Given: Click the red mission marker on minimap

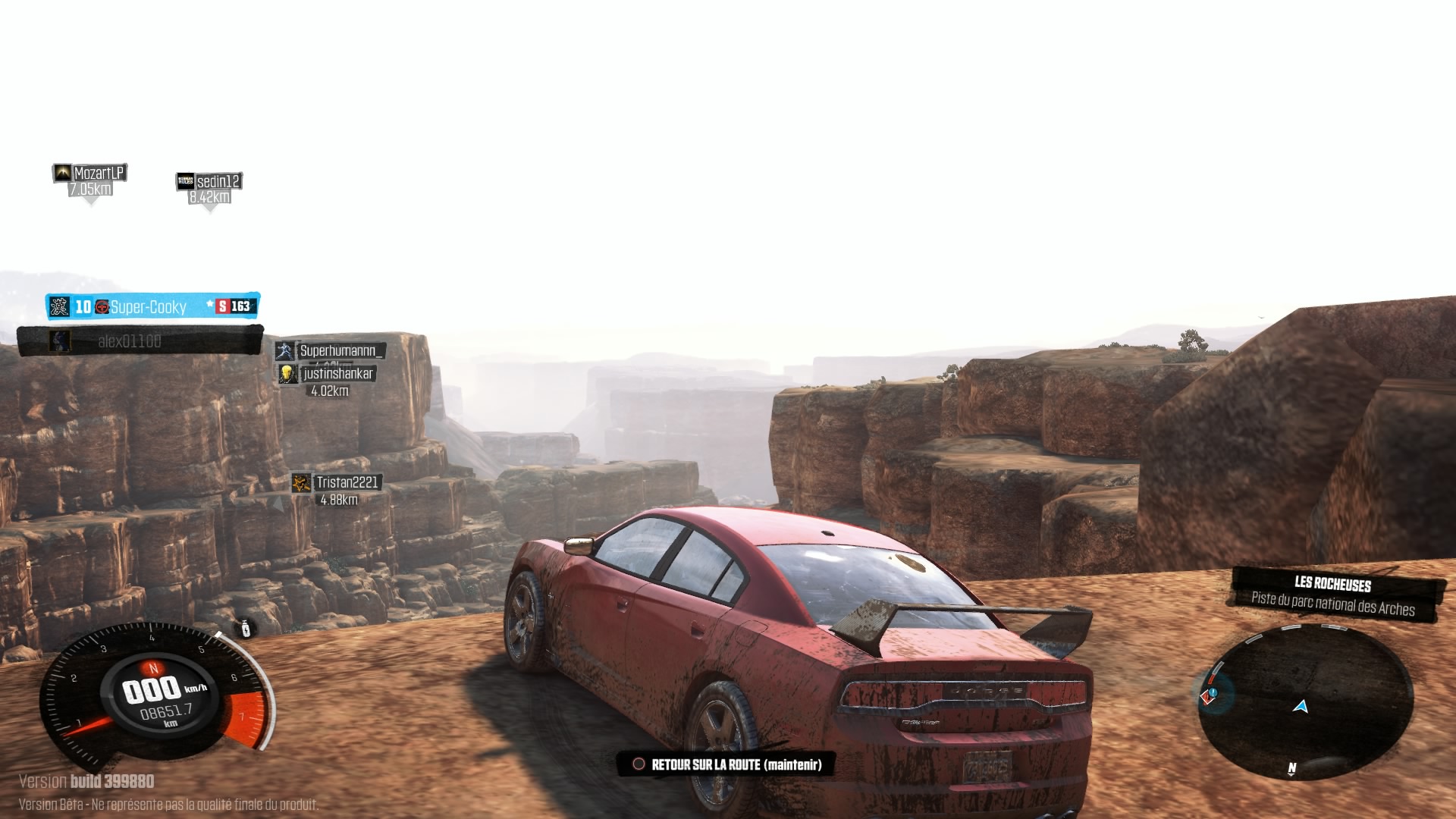Looking at the screenshot, I should [1209, 695].
